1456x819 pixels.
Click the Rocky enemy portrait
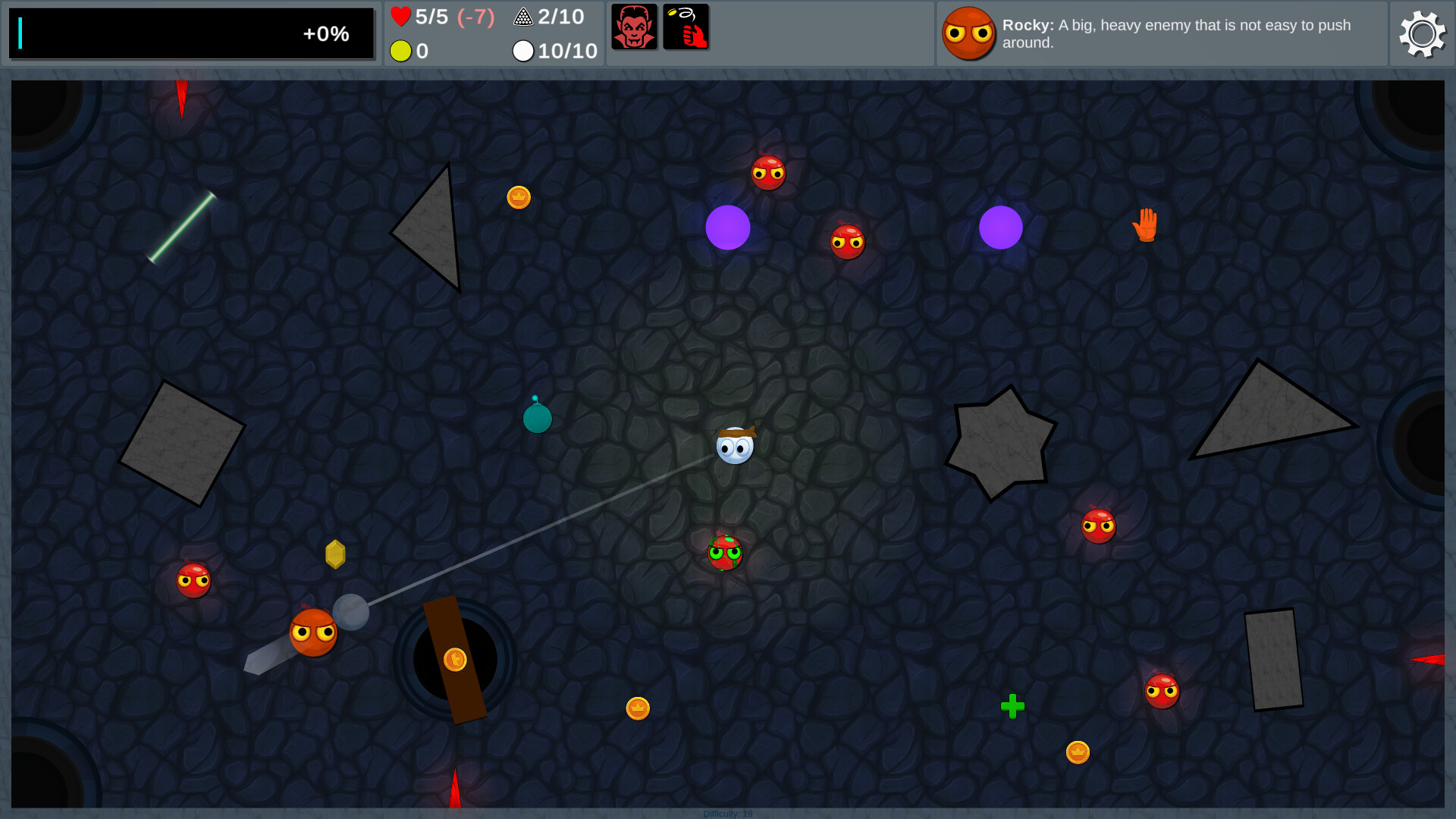tap(968, 34)
